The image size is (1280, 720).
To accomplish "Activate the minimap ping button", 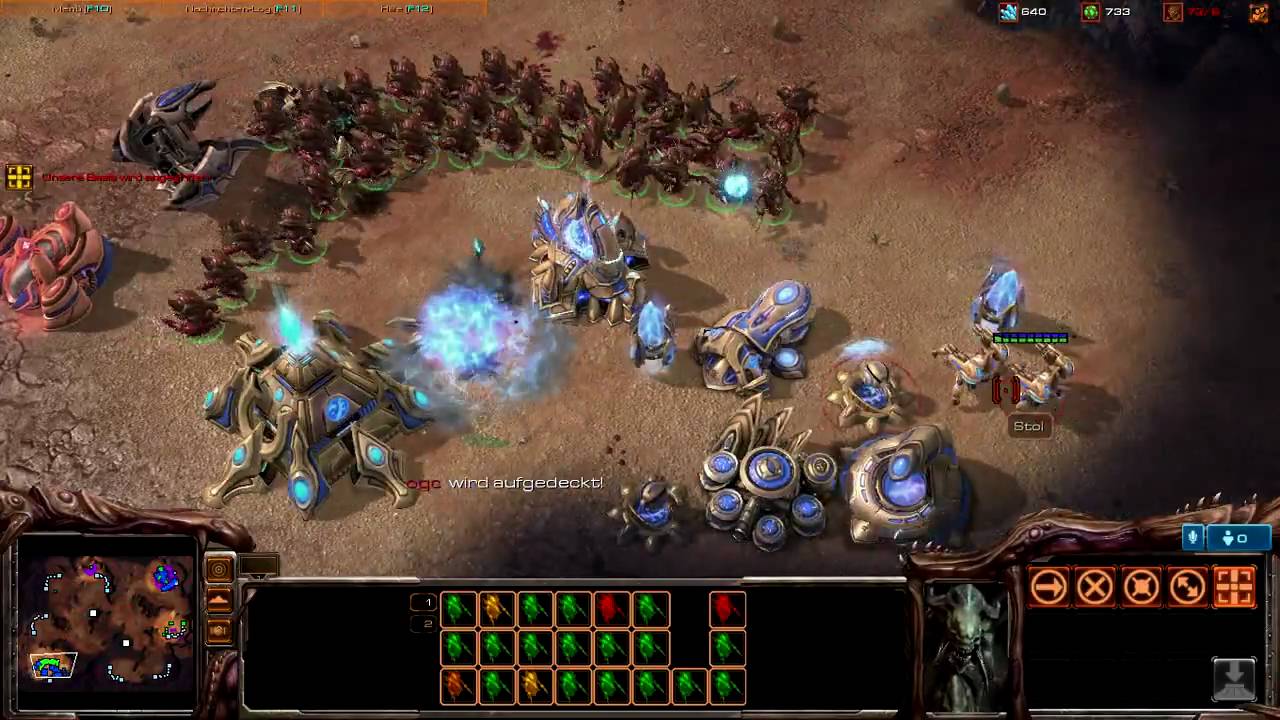I will coord(219,570).
